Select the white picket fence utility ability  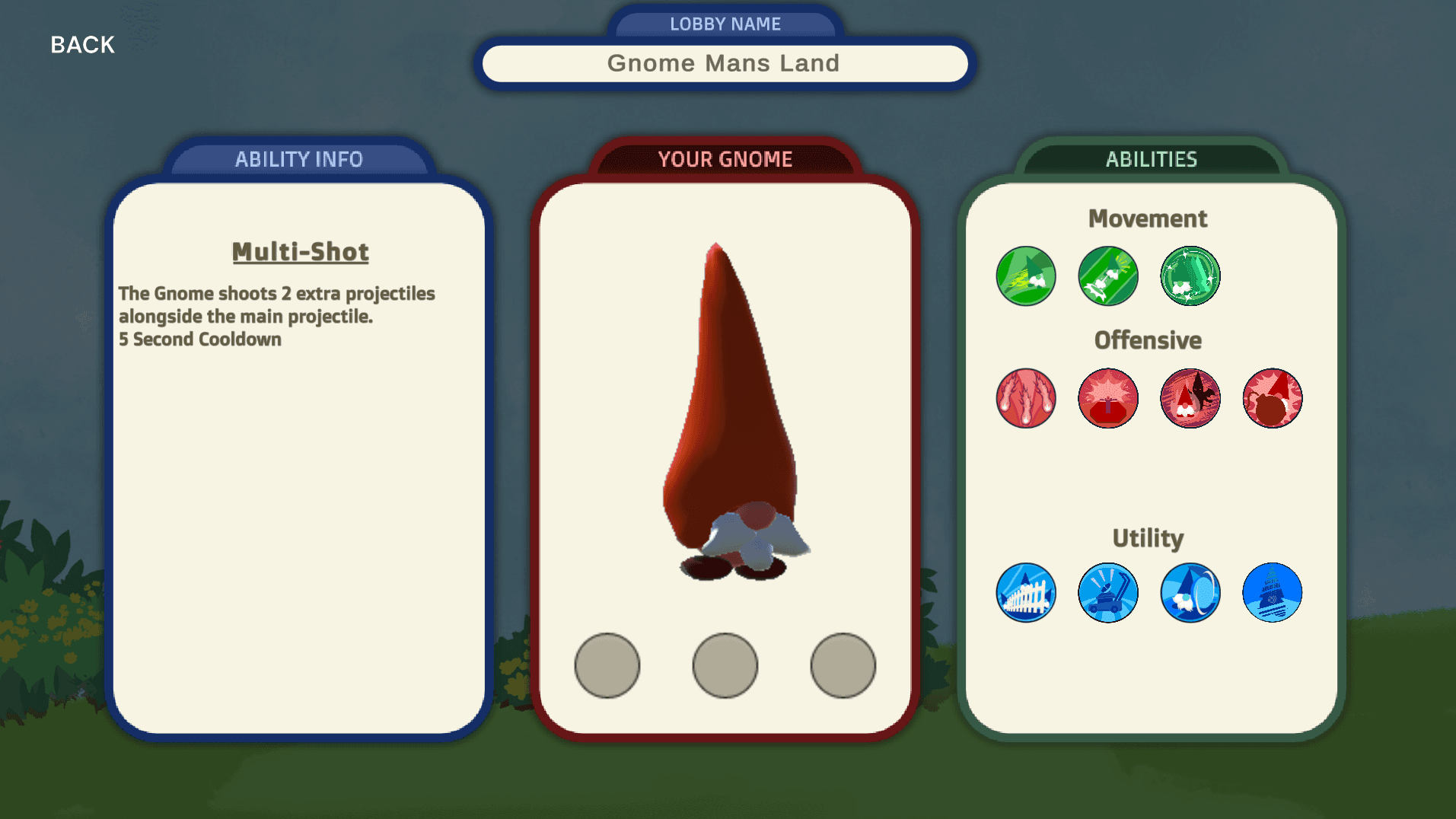(x=1025, y=593)
